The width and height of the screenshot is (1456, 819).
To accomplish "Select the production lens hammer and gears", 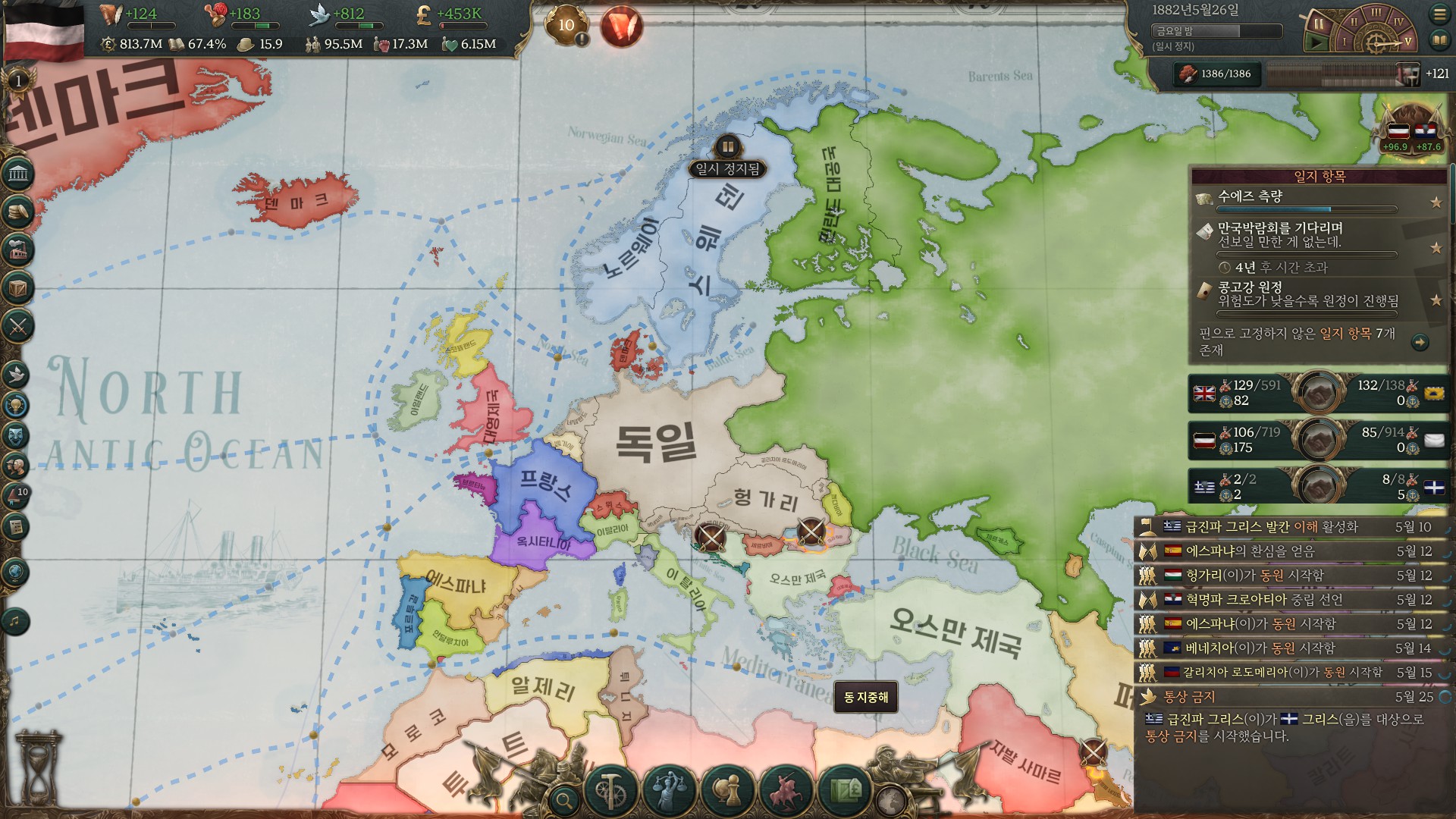I will point(609,790).
